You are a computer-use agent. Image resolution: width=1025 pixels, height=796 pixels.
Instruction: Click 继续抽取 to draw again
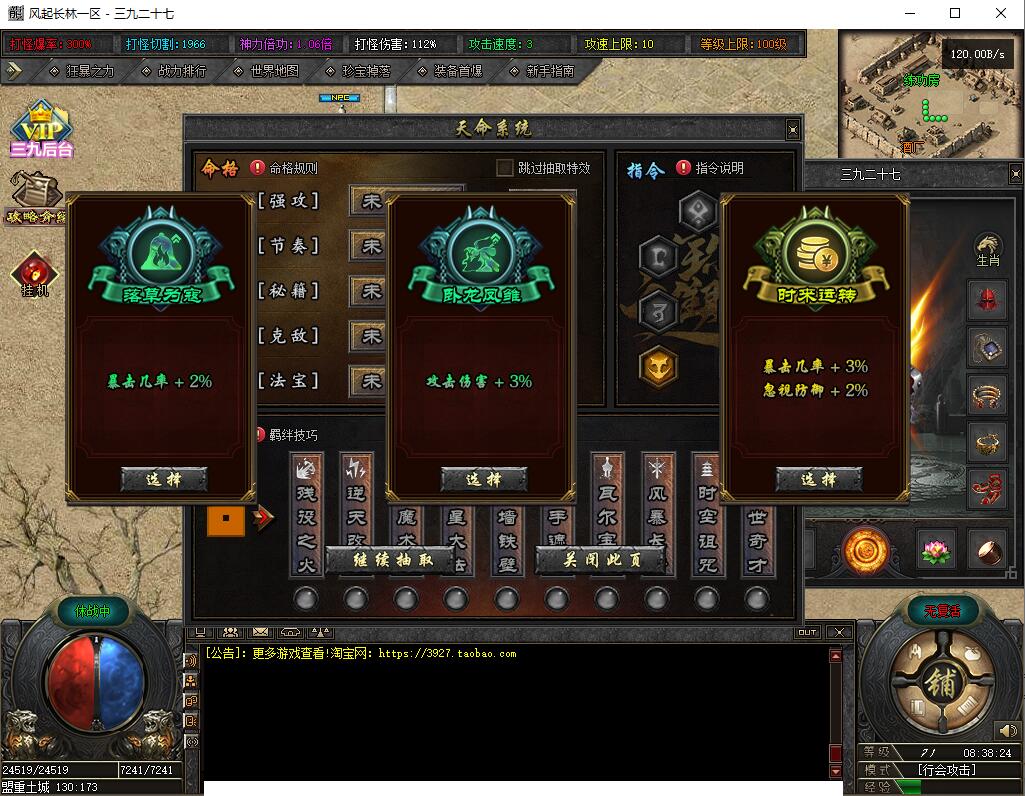[x=393, y=560]
